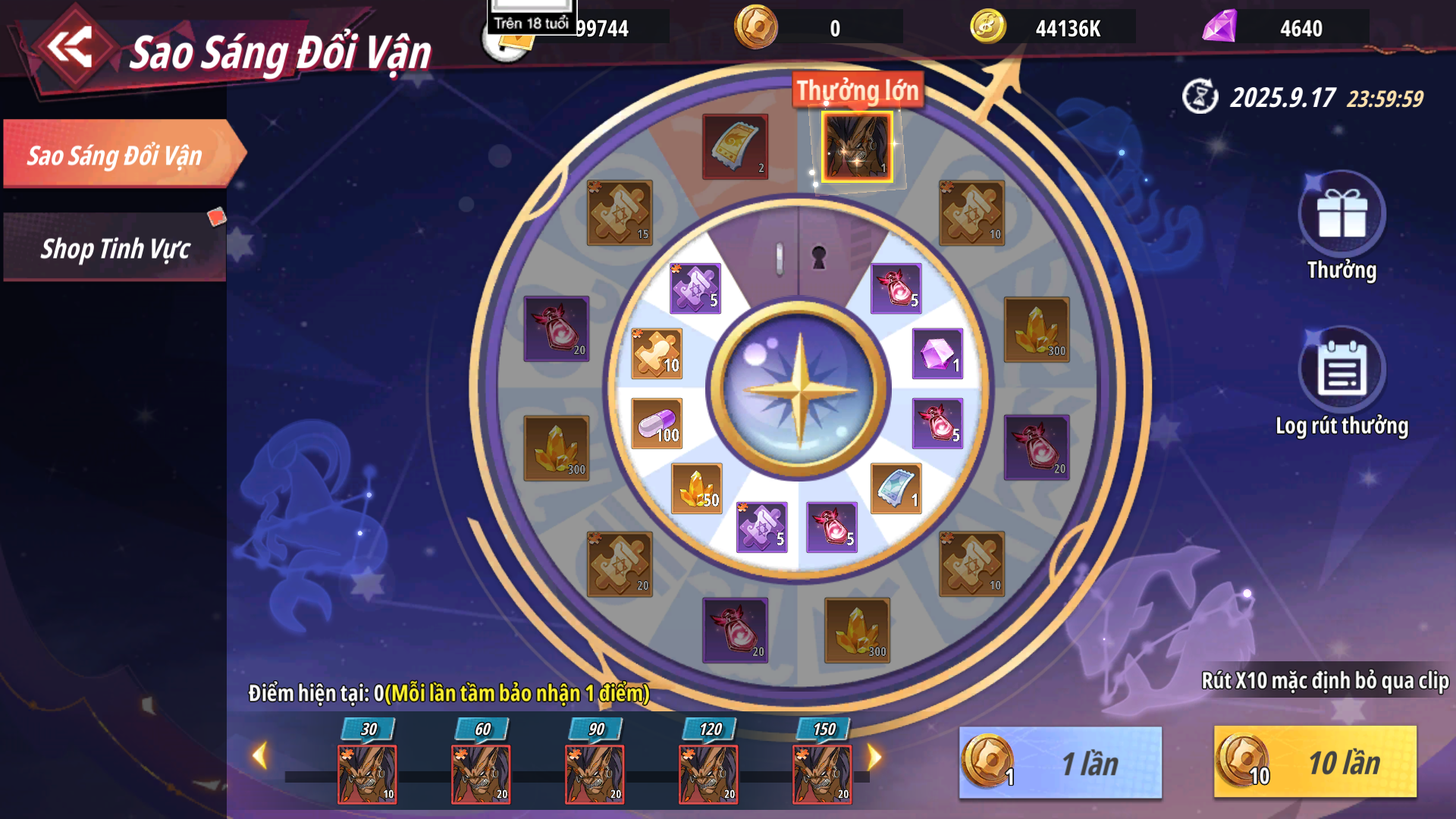The image size is (1456, 819).
Task: Check the 90-point milestone reward
Action: (x=595, y=773)
